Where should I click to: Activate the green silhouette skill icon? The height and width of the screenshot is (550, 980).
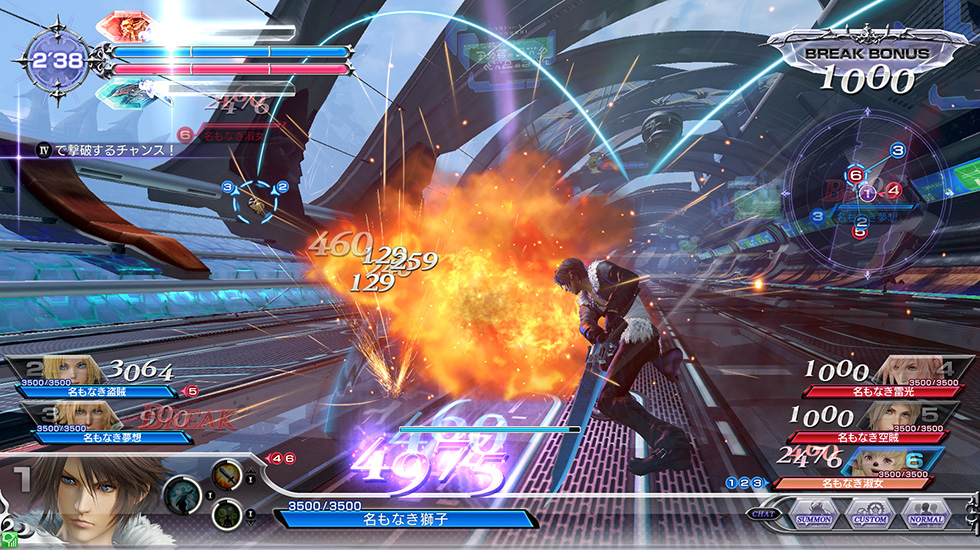[227, 515]
